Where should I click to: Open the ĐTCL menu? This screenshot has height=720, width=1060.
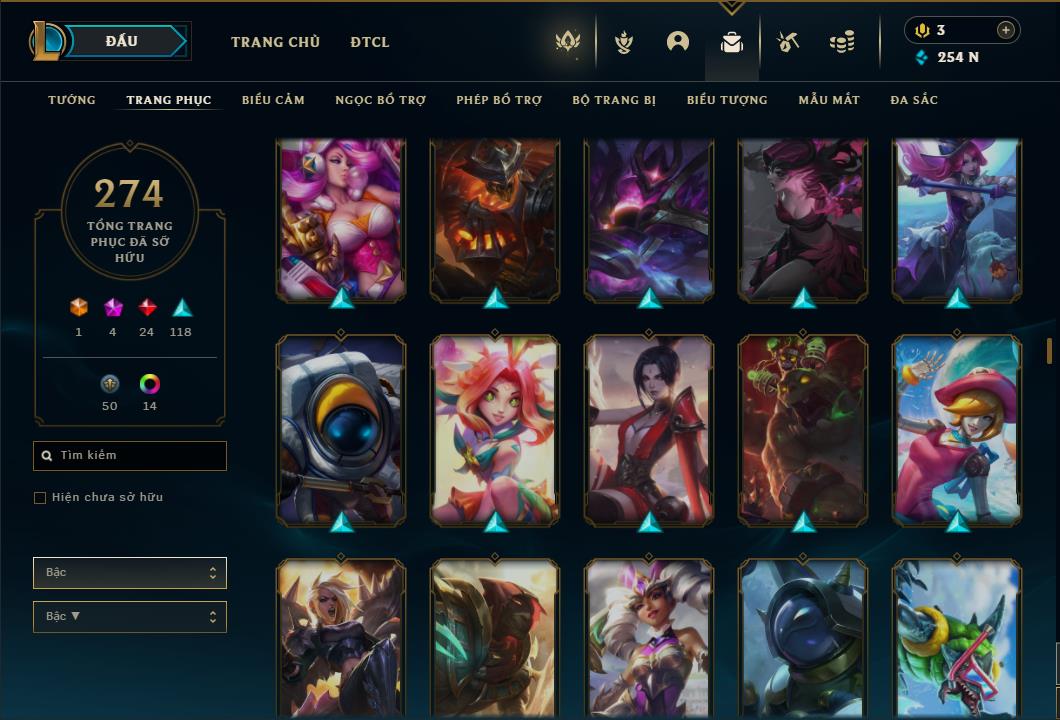point(370,42)
